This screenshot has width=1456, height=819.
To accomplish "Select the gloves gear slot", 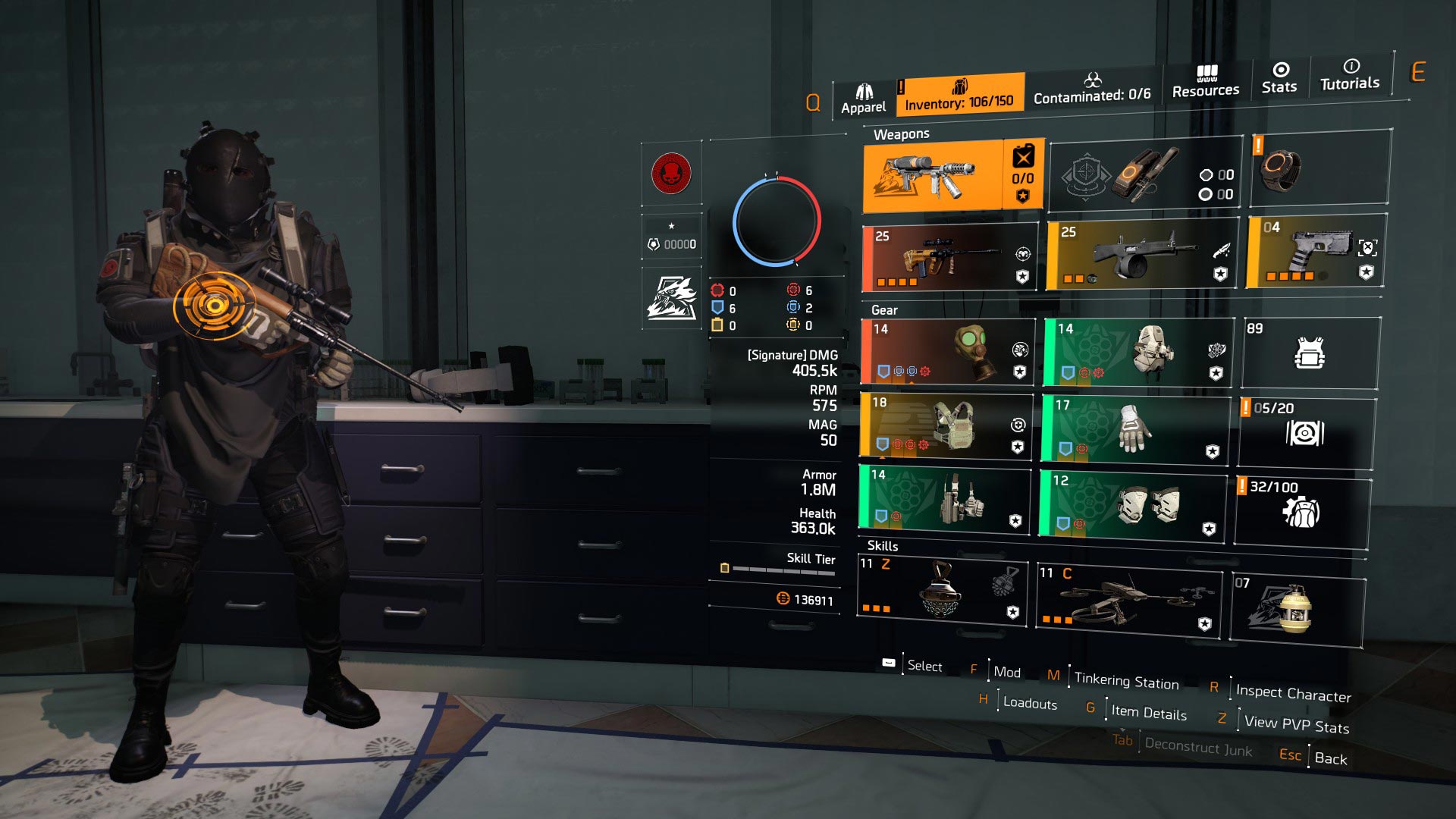I will [x=1130, y=428].
